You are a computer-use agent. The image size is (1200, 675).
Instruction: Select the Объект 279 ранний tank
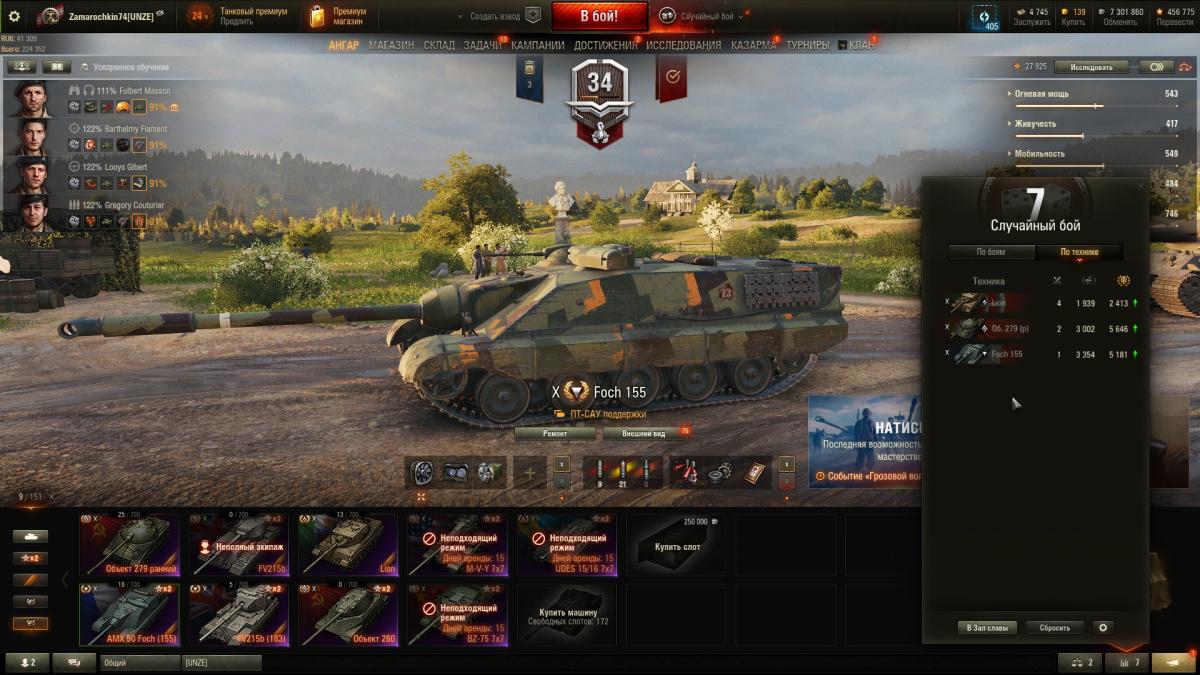coord(129,545)
